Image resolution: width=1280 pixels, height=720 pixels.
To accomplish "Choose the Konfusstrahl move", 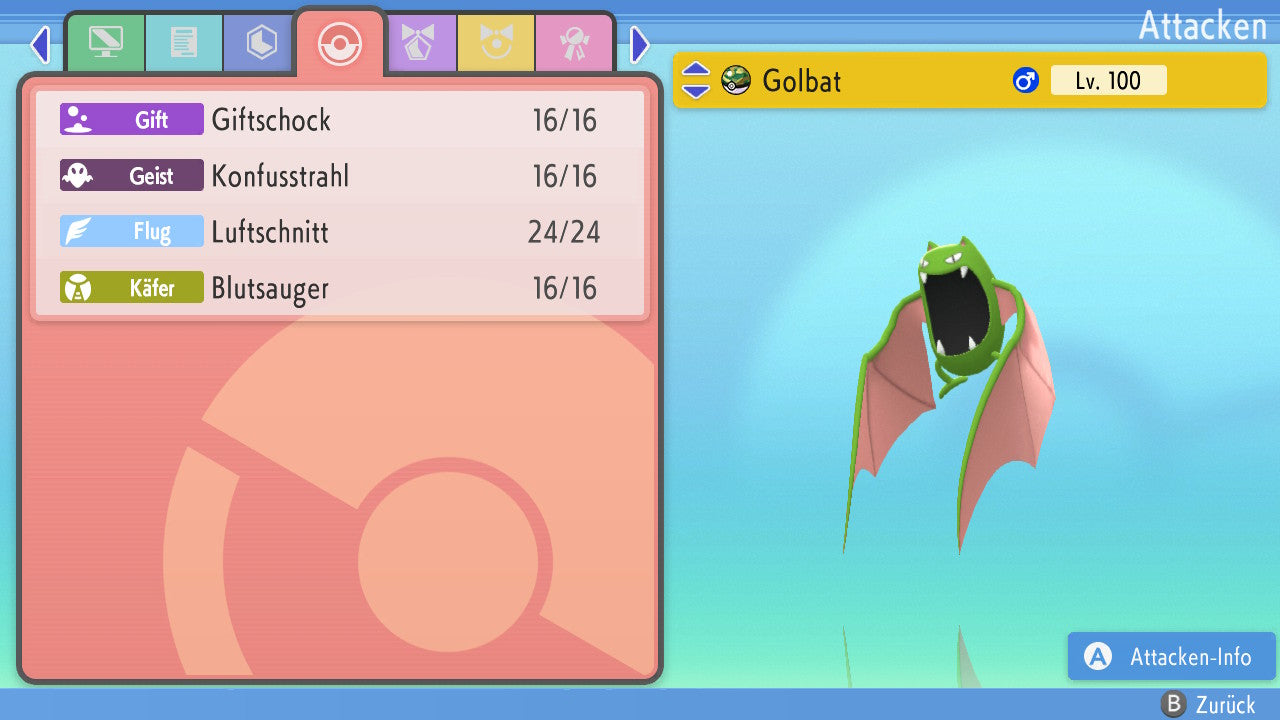I will point(340,176).
